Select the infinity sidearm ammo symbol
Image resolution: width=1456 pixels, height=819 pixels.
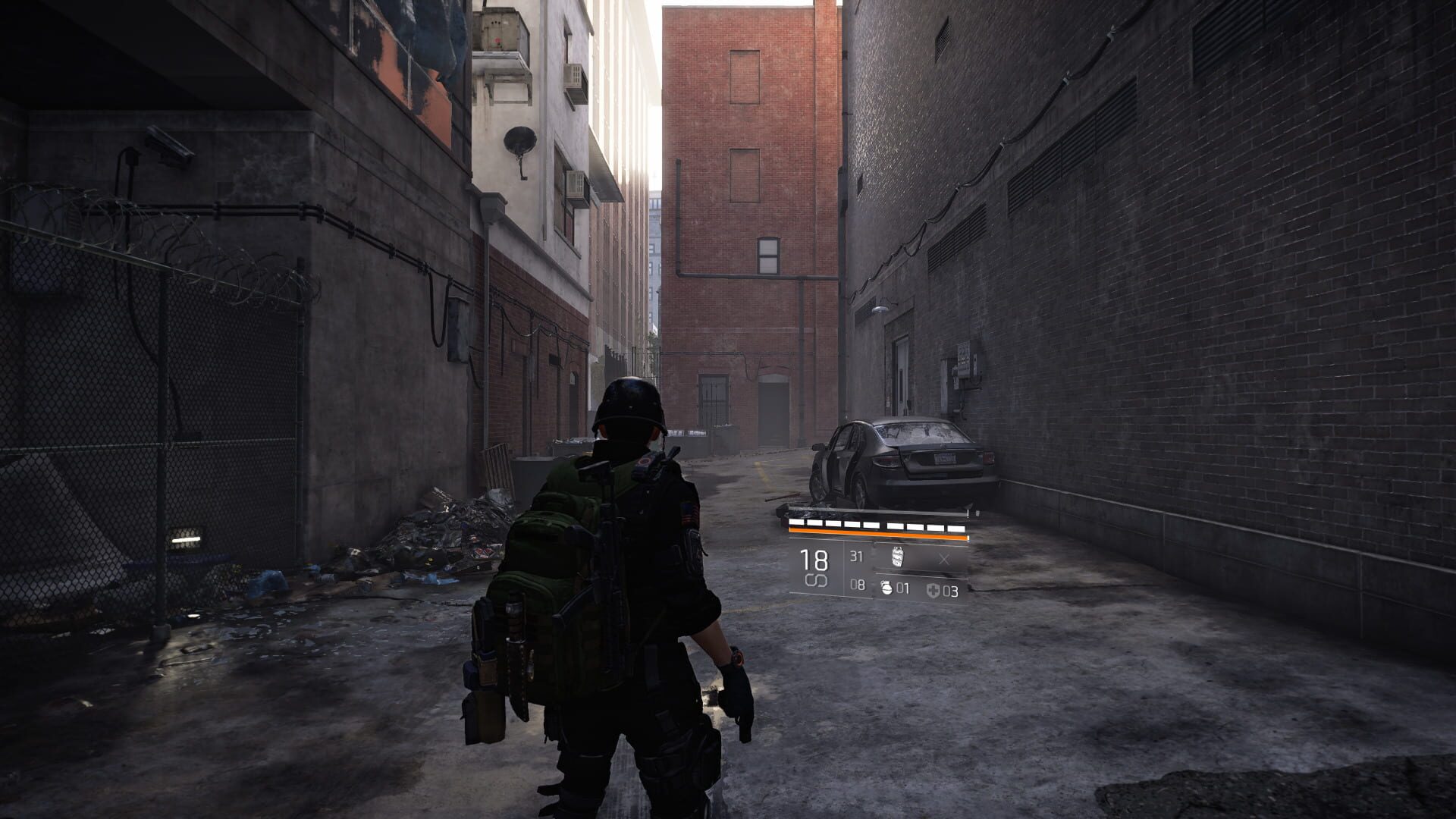click(816, 581)
